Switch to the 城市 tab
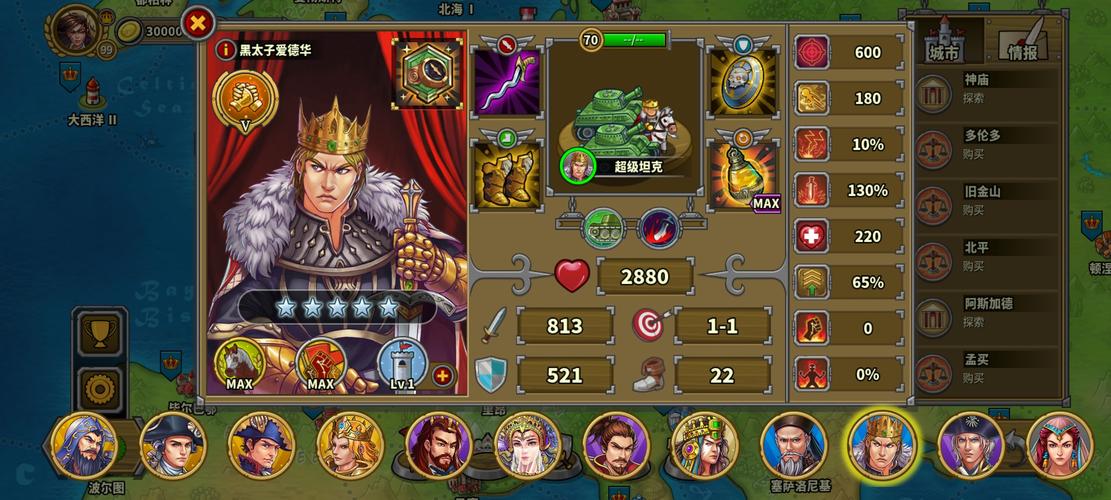The image size is (1111, 500). [943, 42]
